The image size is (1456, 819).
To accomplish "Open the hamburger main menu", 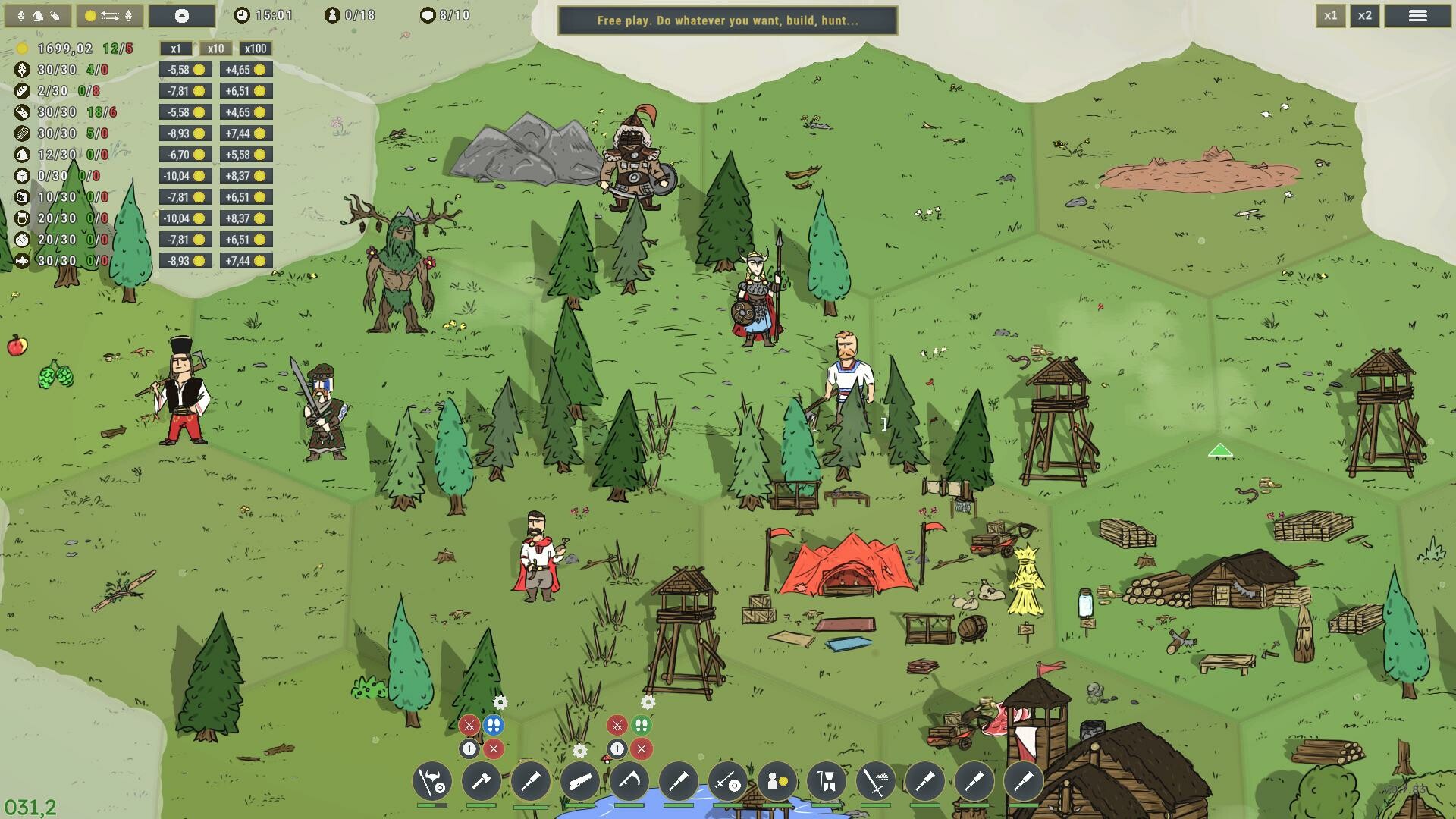I will [1417, 16].
